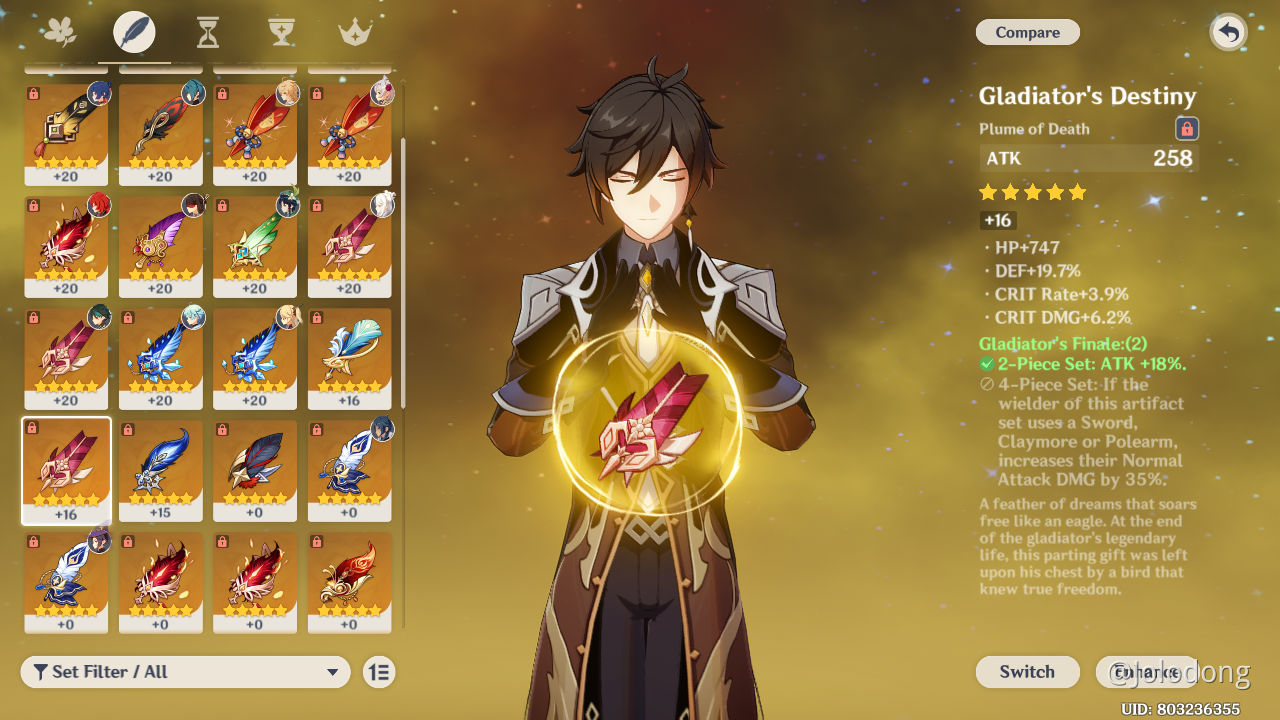Select the Flower of Life artifact tab icon
Screen dimensions: 1280x720
click(x=62, y=31)
